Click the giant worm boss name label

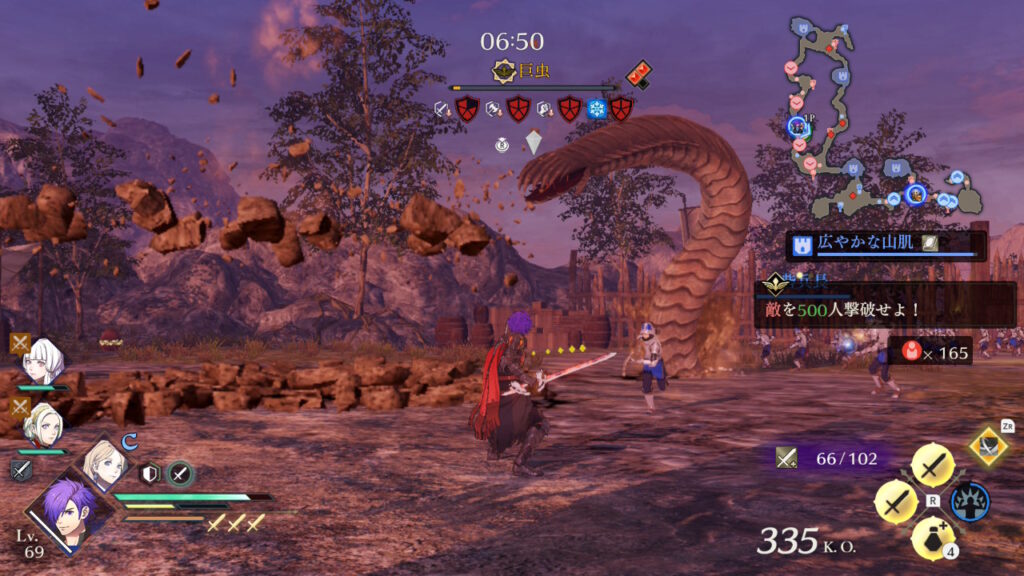522,71
